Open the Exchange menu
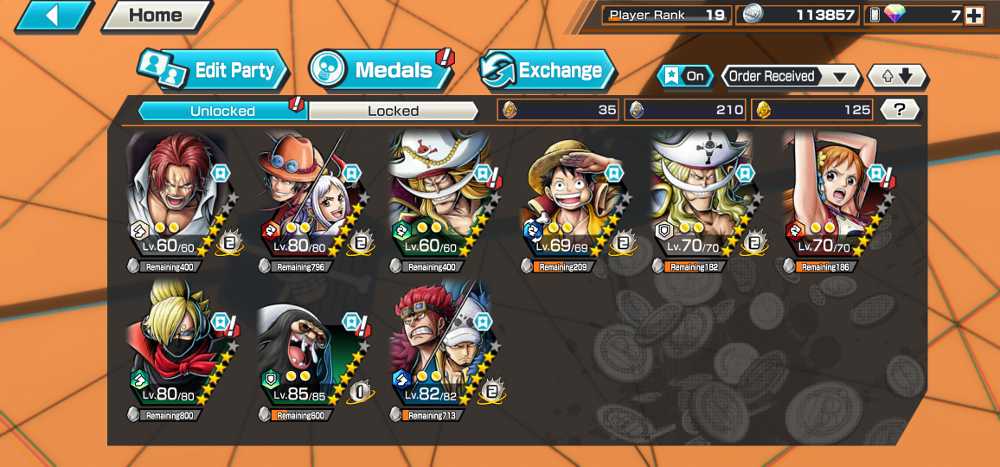The height and width of the screenshot is (467, 1000). [548, 70]
